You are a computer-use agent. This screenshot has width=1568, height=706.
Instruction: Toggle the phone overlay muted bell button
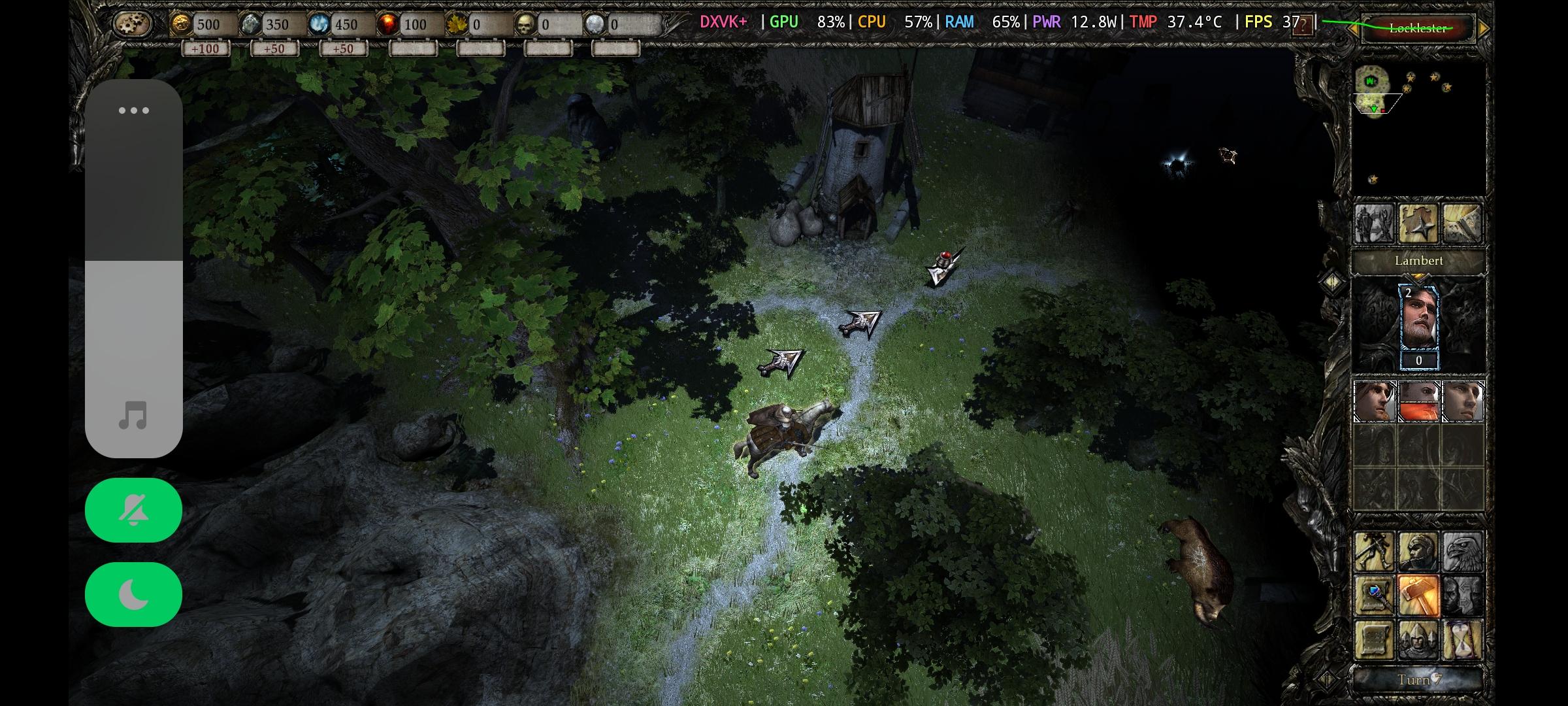(x=133, y=510)
